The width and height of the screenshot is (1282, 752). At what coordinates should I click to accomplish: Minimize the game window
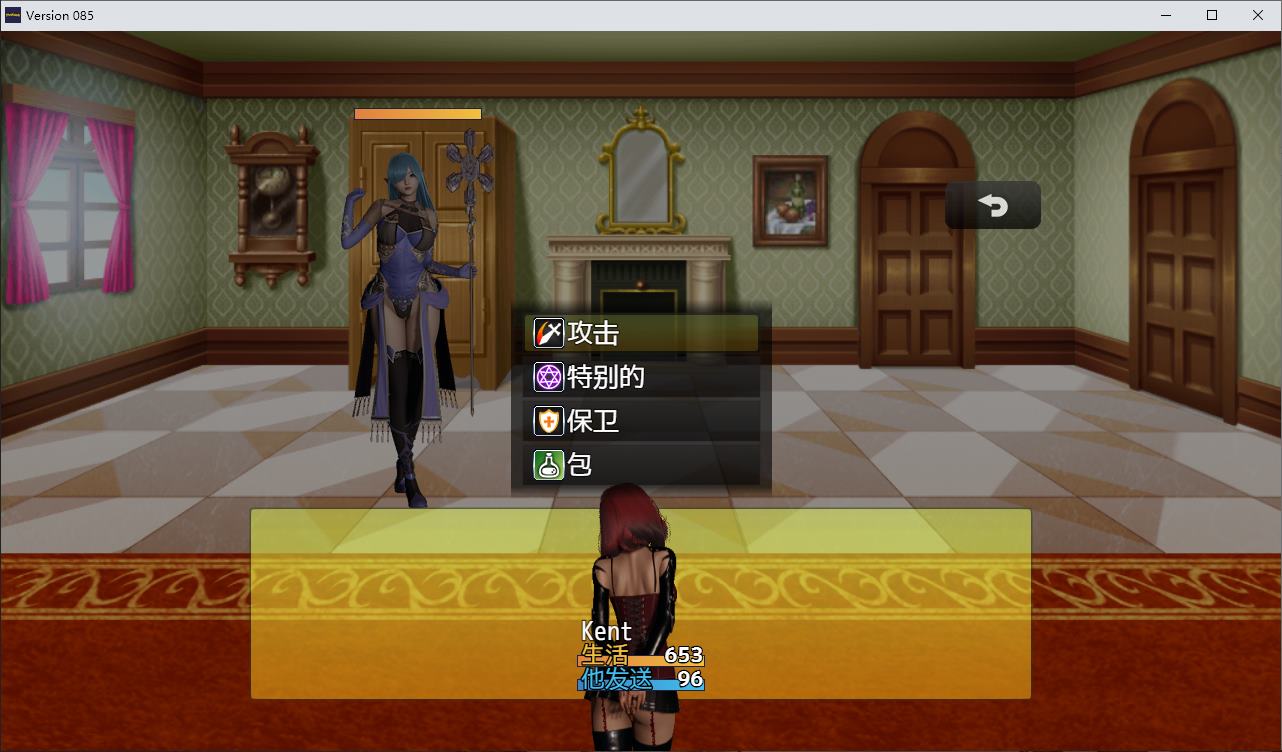coord(1166,15)
